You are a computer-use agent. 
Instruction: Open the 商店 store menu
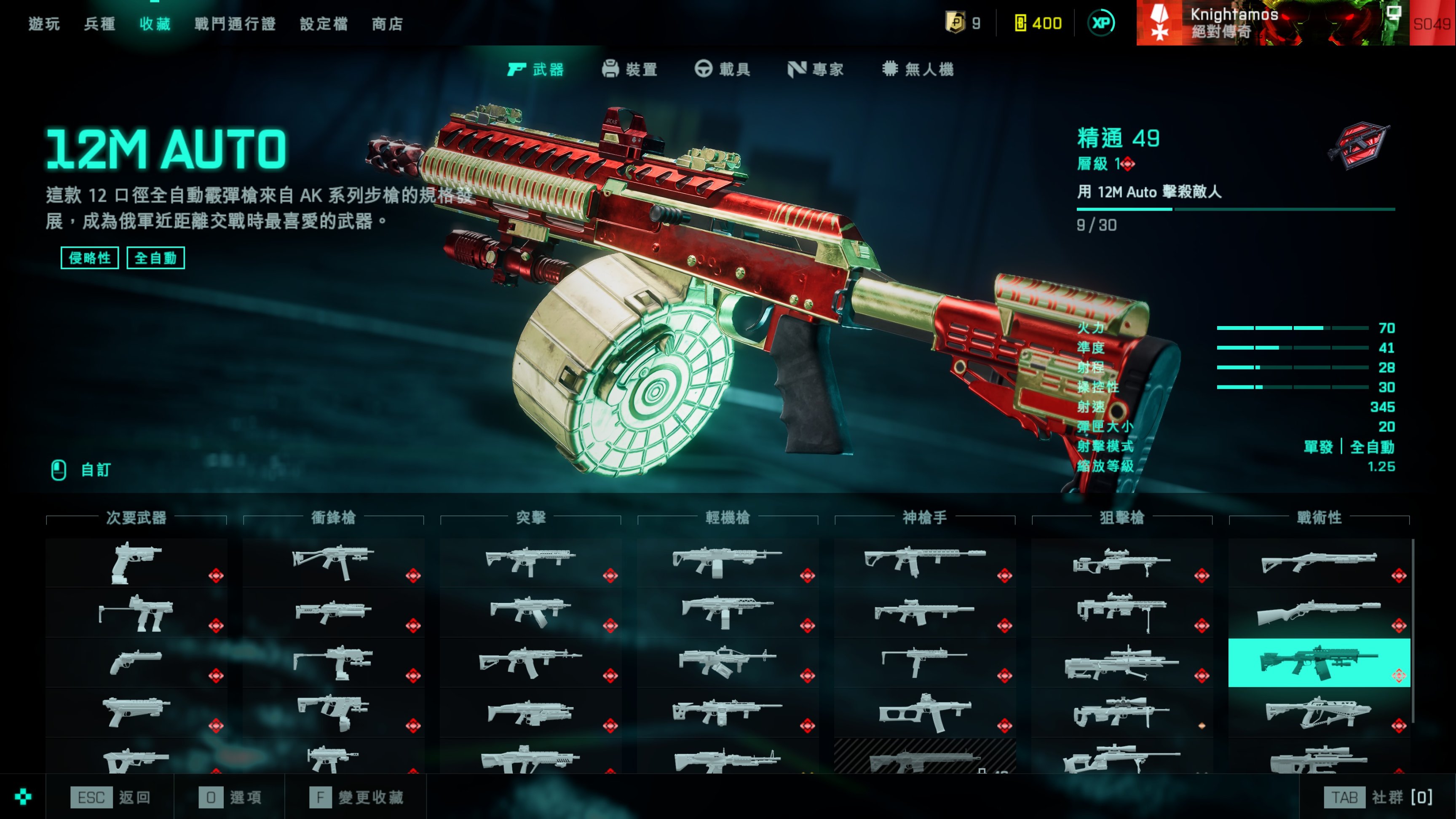tap(387, 24)
